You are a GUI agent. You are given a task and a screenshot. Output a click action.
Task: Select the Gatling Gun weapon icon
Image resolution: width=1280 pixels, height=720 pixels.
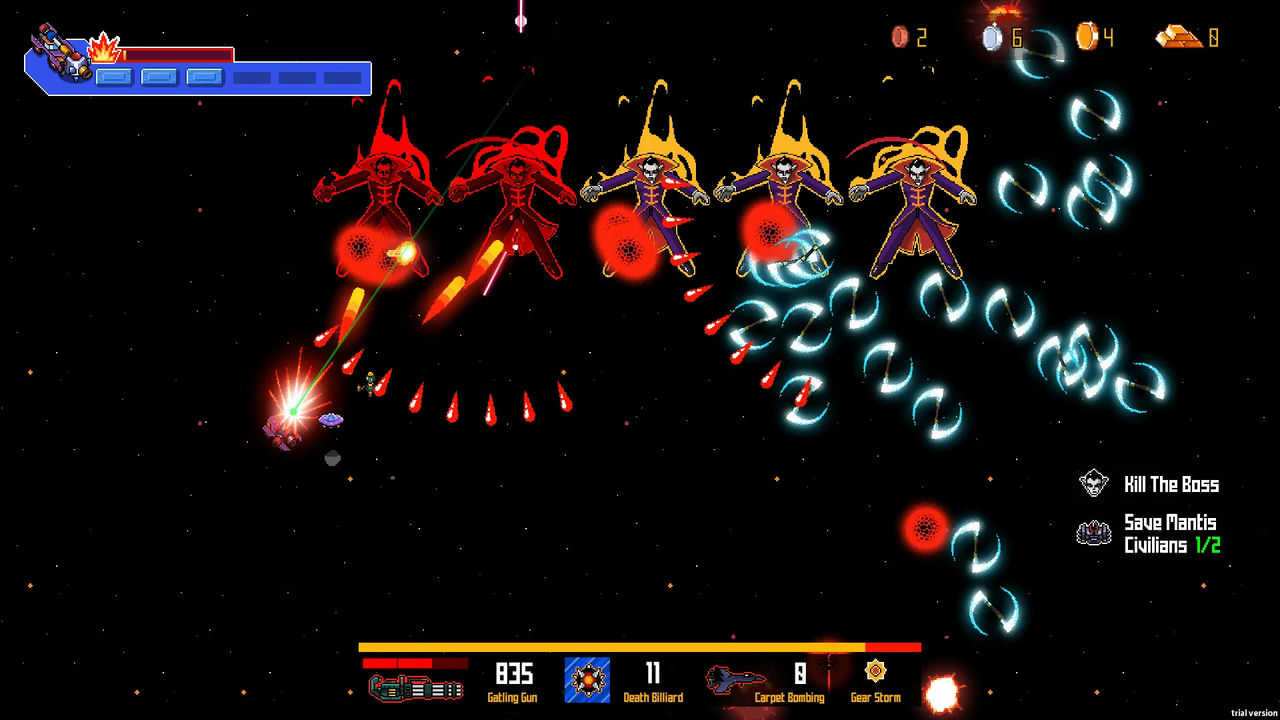[415, 687]
